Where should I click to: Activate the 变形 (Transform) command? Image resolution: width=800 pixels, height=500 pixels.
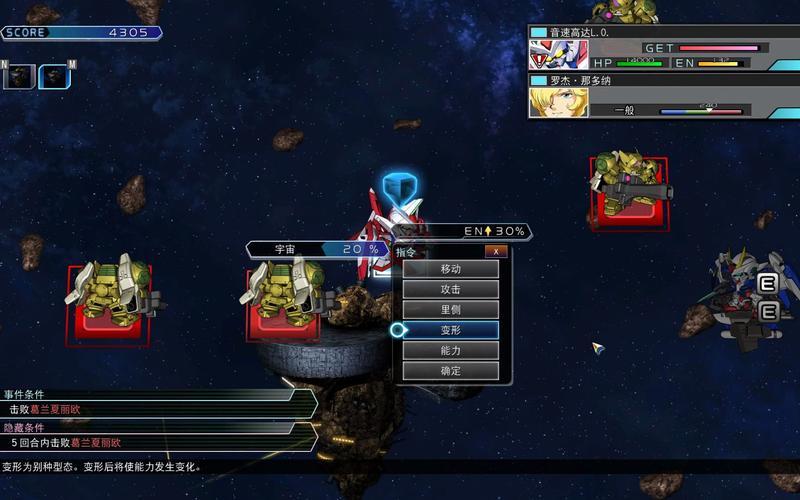tap(450, 330)
